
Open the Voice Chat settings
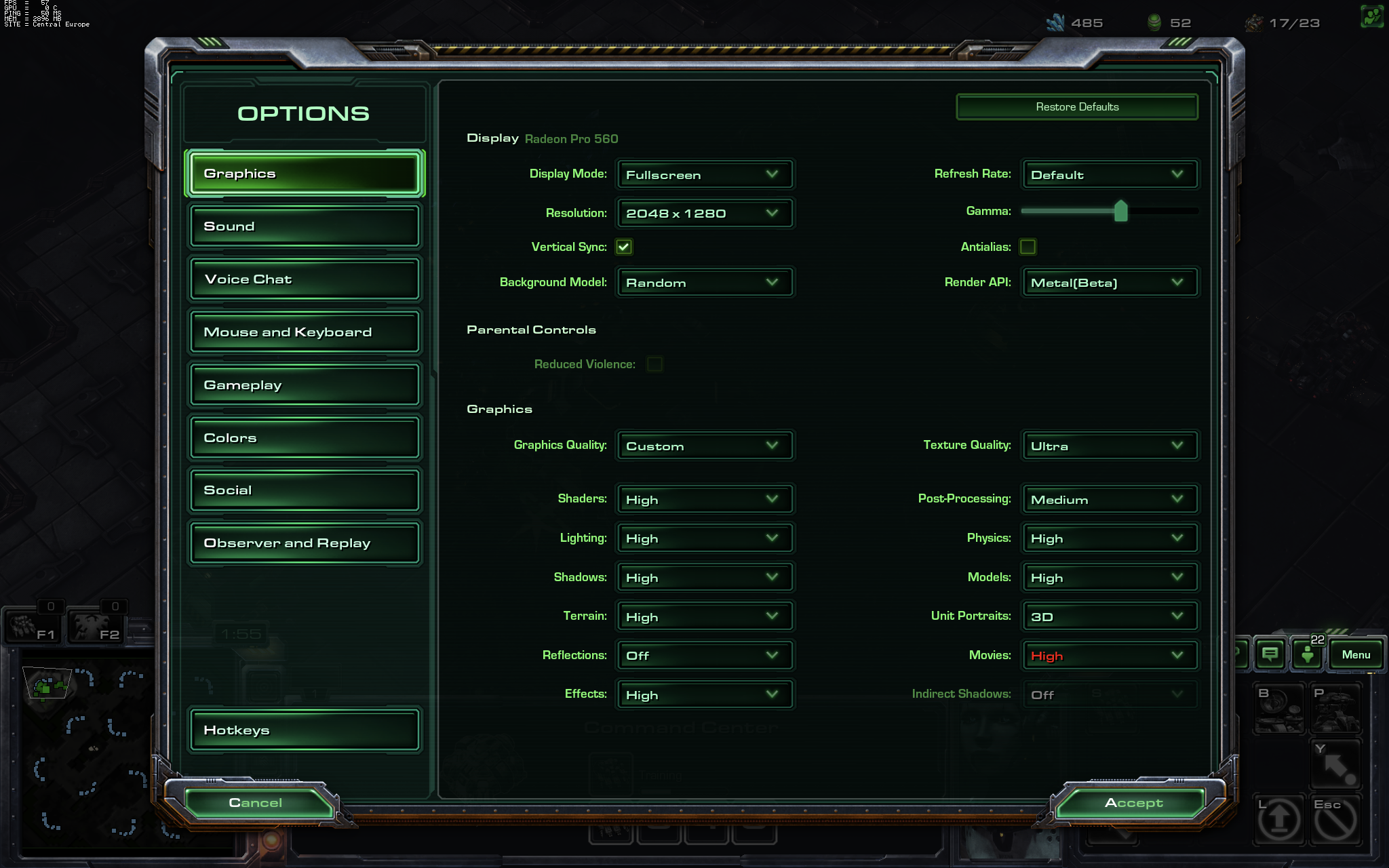point(304,279)
